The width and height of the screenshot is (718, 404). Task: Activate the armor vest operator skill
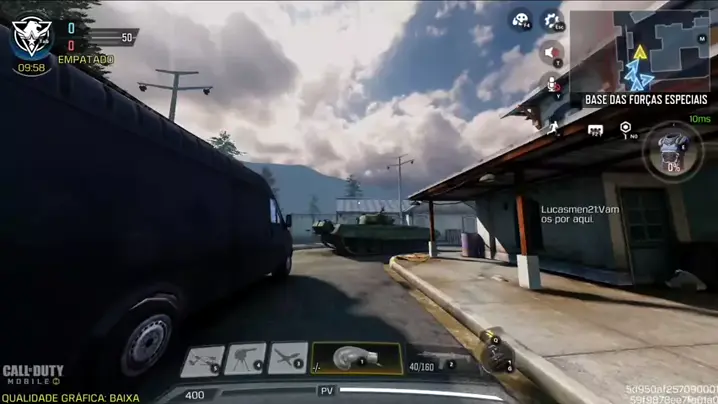pos(672,151)
